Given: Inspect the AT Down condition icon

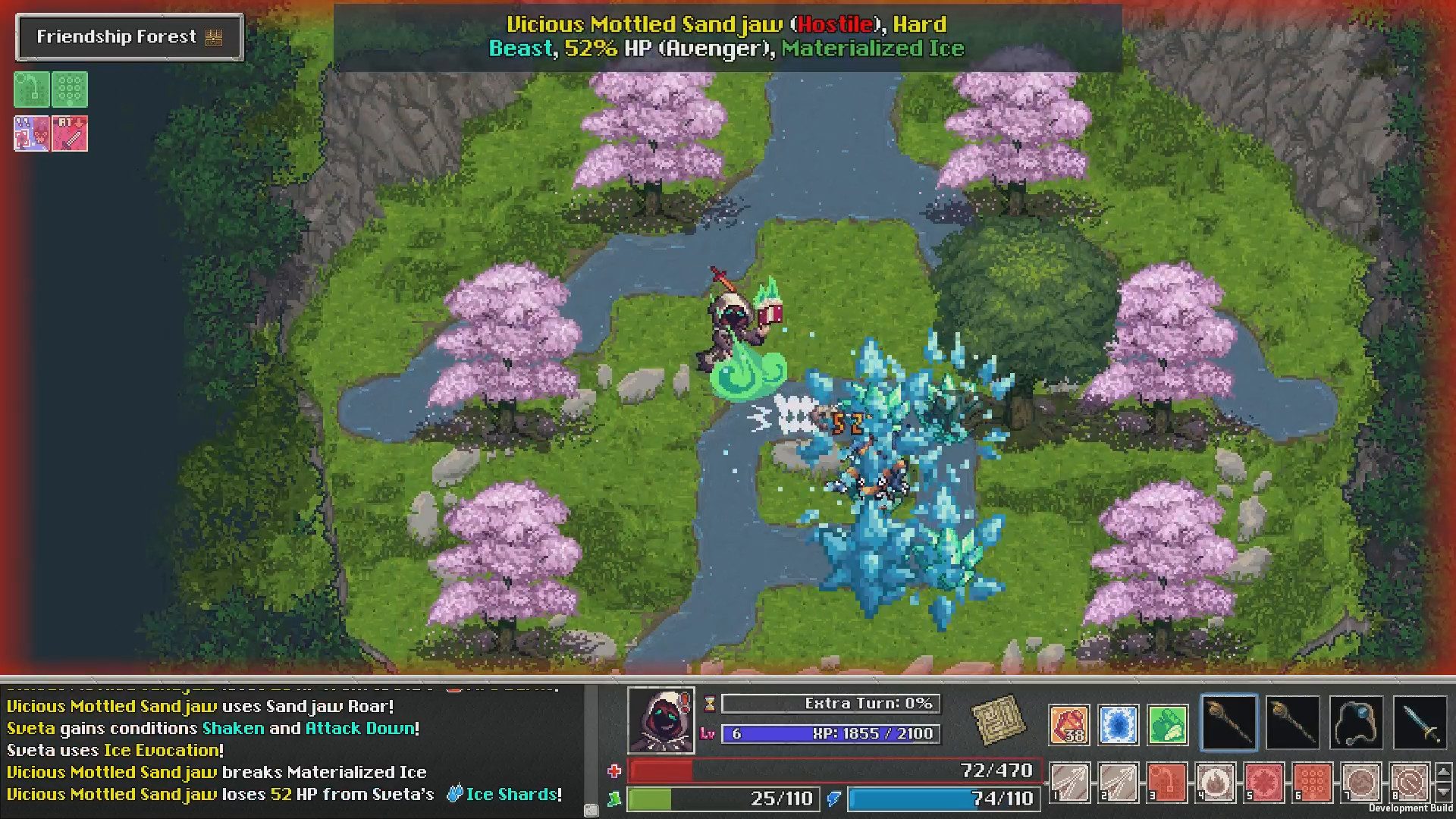Looking at the screenshot, I should coord(70,133).
